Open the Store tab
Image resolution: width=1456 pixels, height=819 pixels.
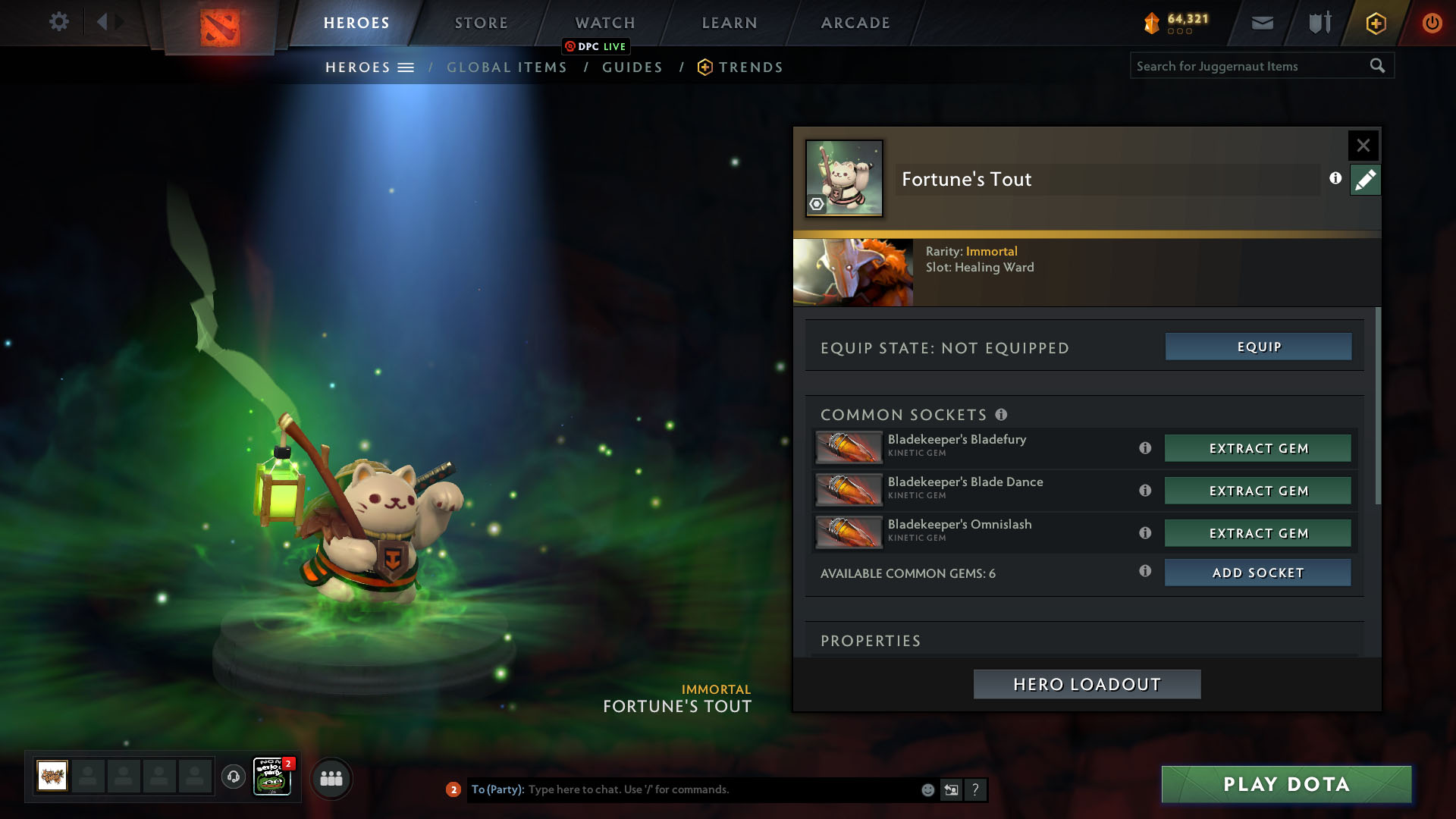tap(482, 23)
